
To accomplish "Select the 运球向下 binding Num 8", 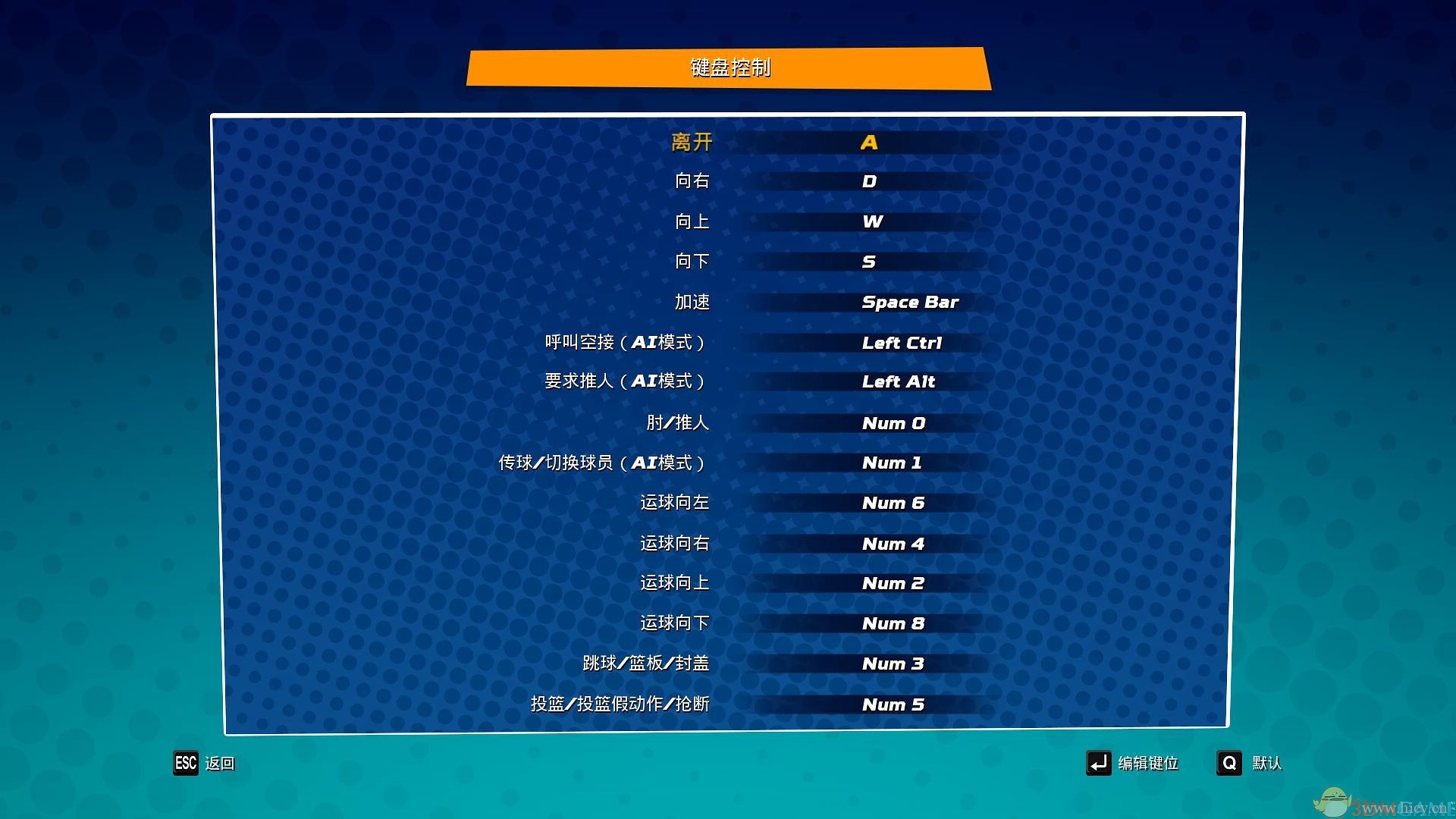I will pyautogui.click(x=893, y=623).
